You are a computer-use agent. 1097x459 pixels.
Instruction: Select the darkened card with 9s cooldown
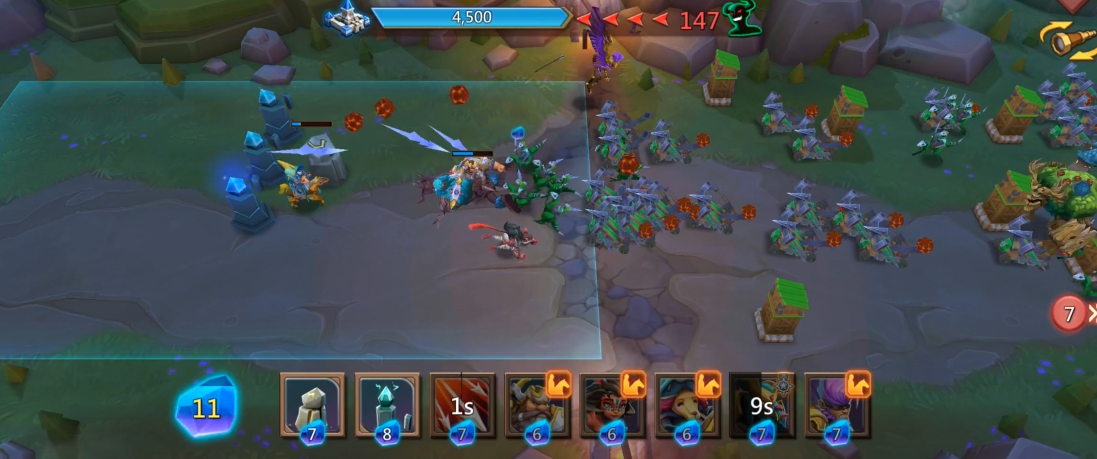pyautogui.click(x=762, y=405)
